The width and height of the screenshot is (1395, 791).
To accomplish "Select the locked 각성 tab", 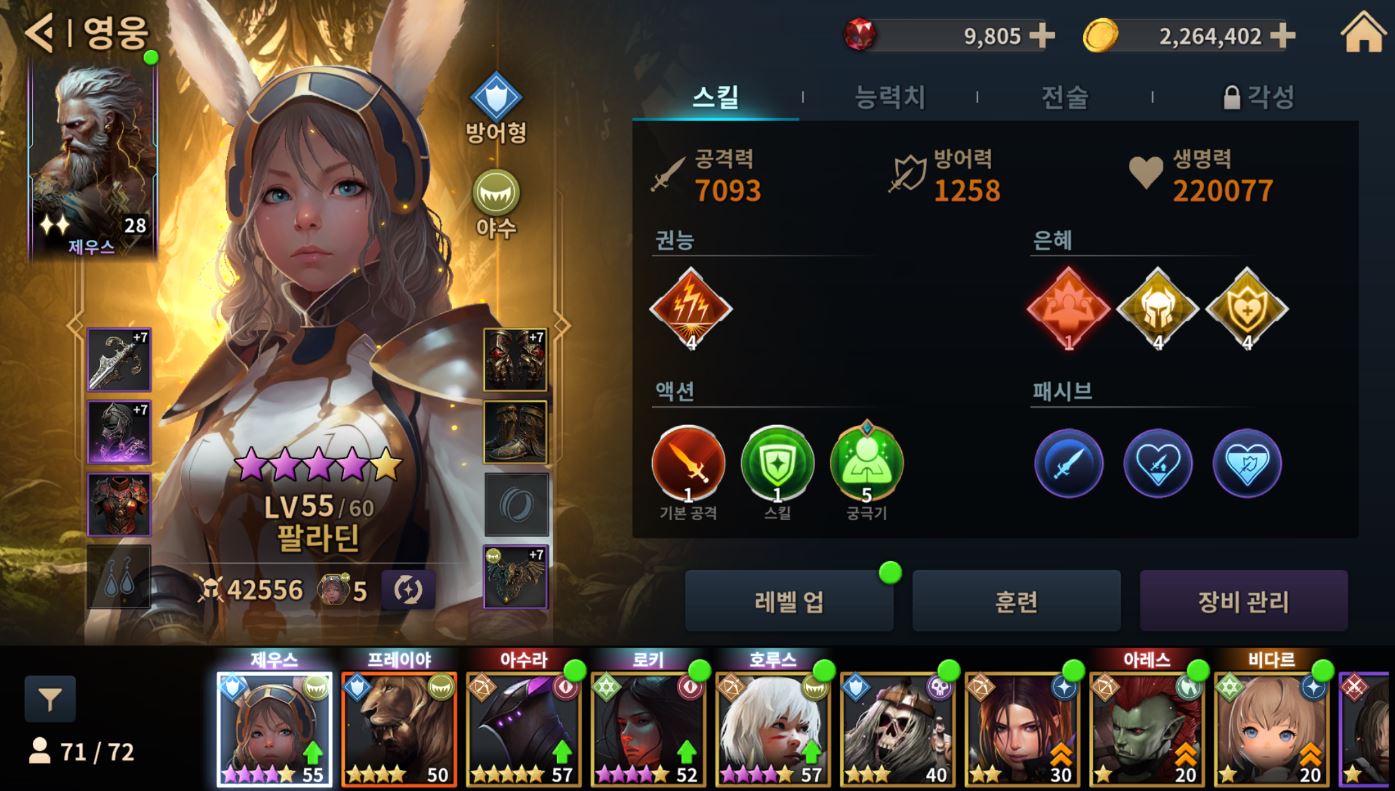I will (1258, 97).
